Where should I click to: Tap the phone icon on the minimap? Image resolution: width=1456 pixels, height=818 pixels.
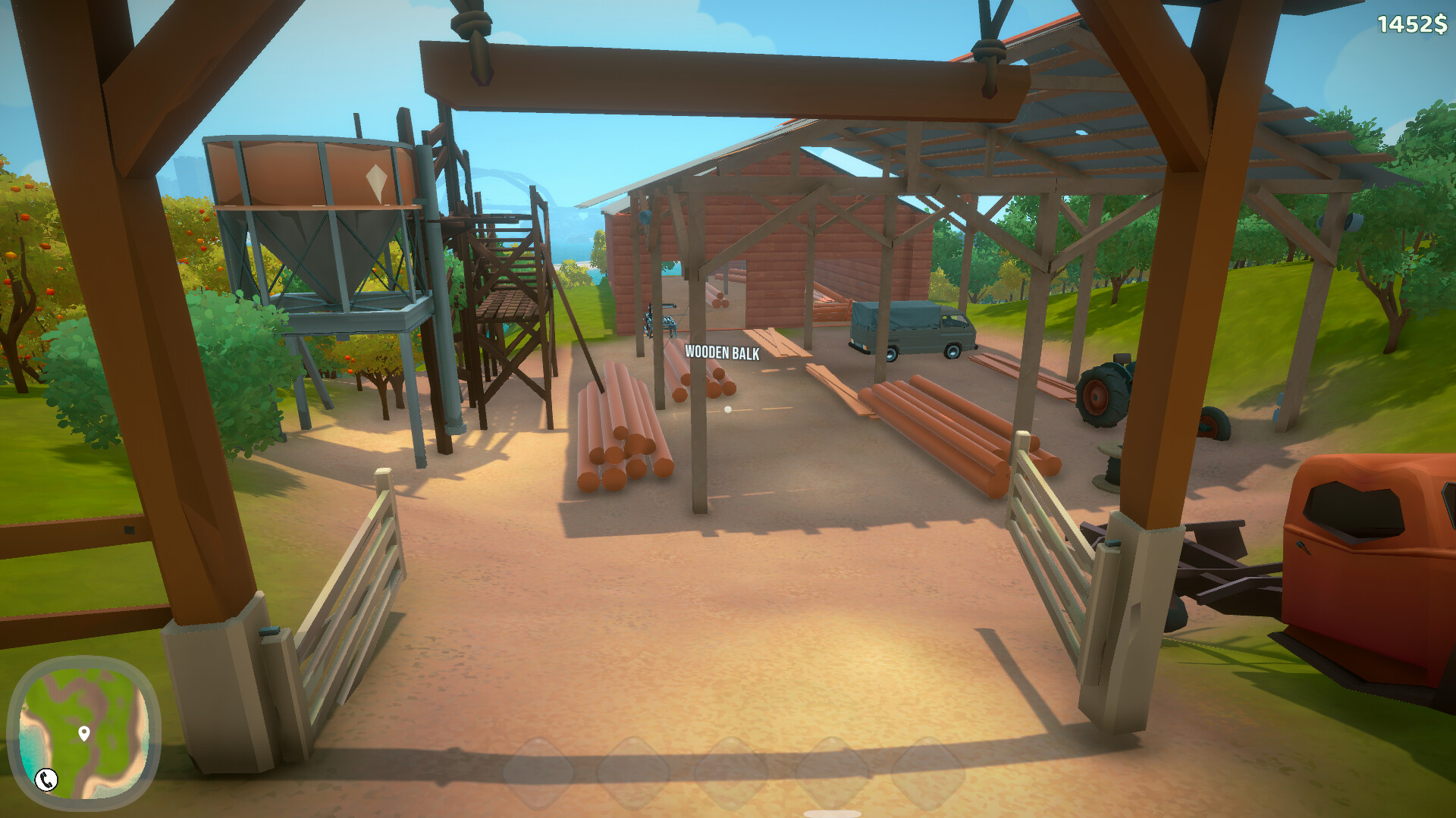point(47,779)
